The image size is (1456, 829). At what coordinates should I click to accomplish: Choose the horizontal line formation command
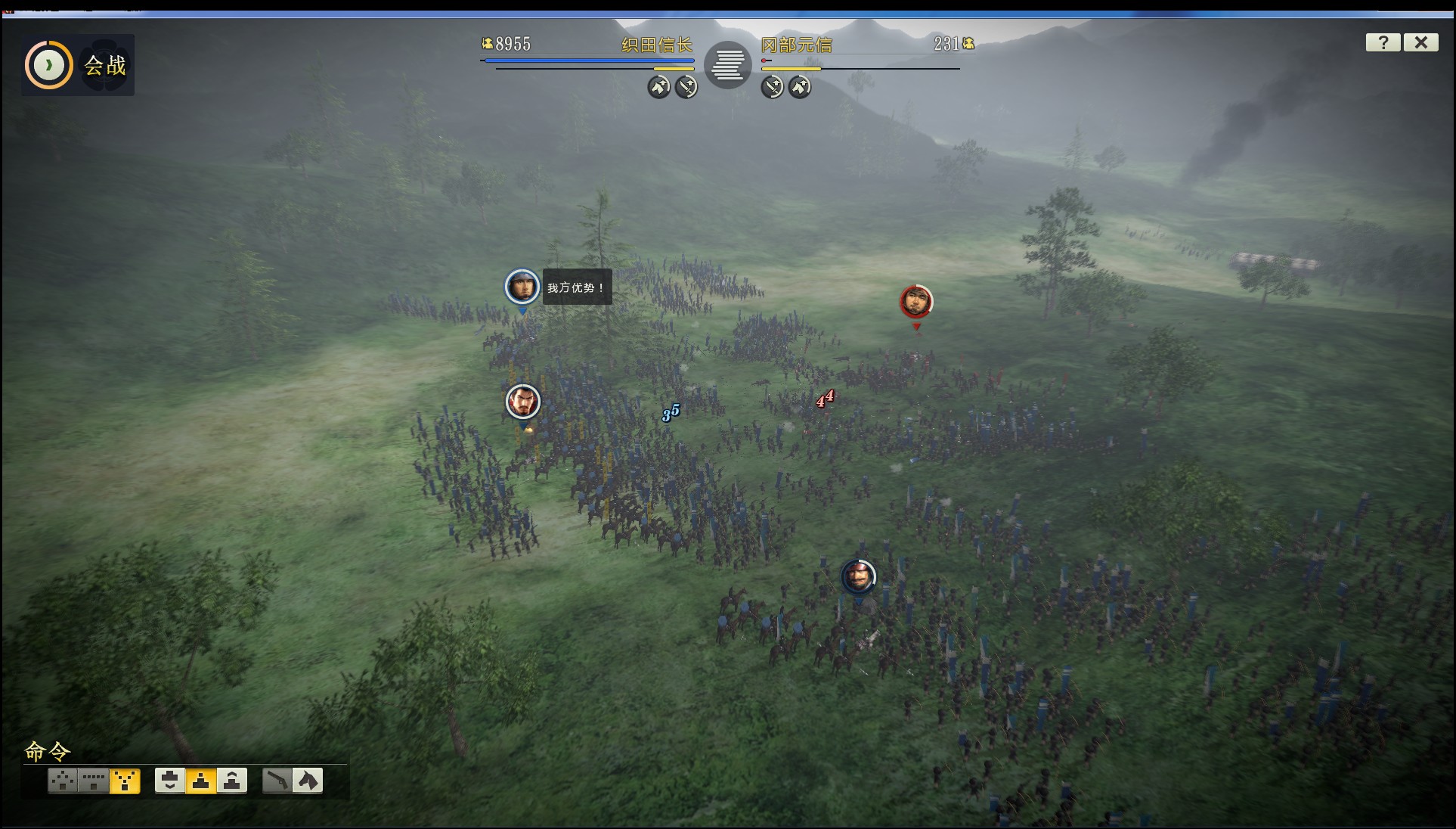pos(94,780)
